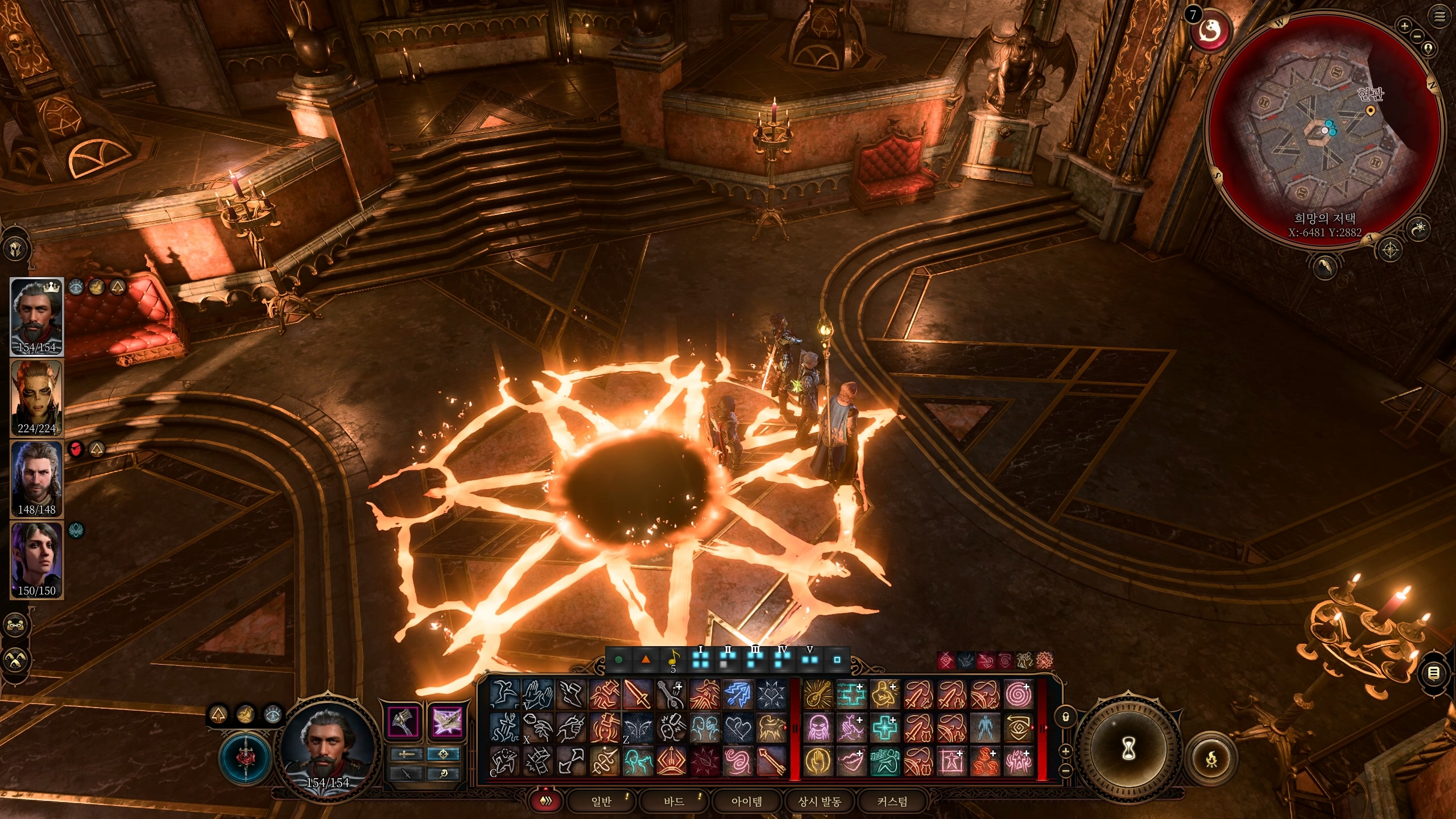Open the campfire rest button

(1212, 759)
